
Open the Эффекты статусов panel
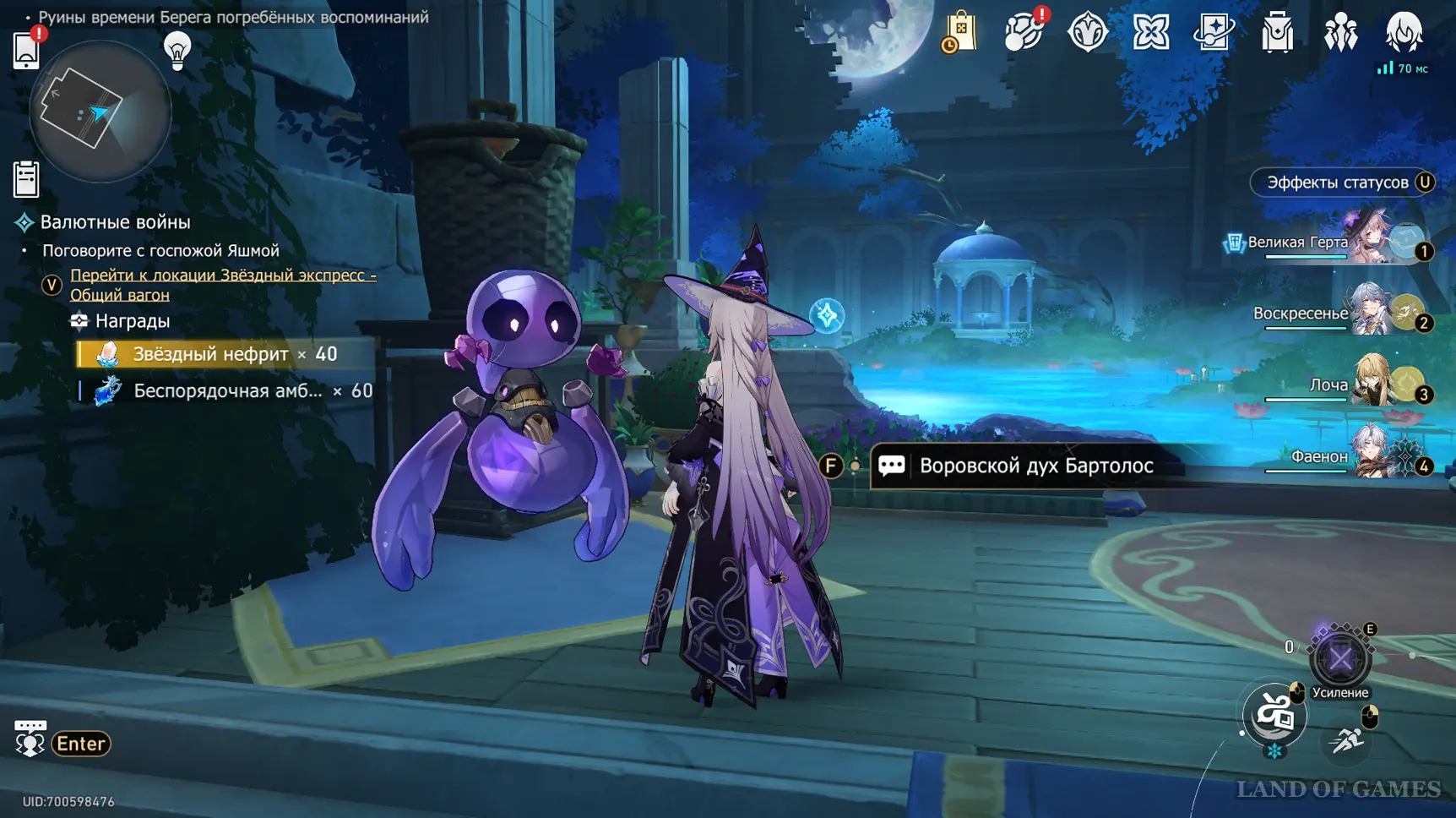1342,183
